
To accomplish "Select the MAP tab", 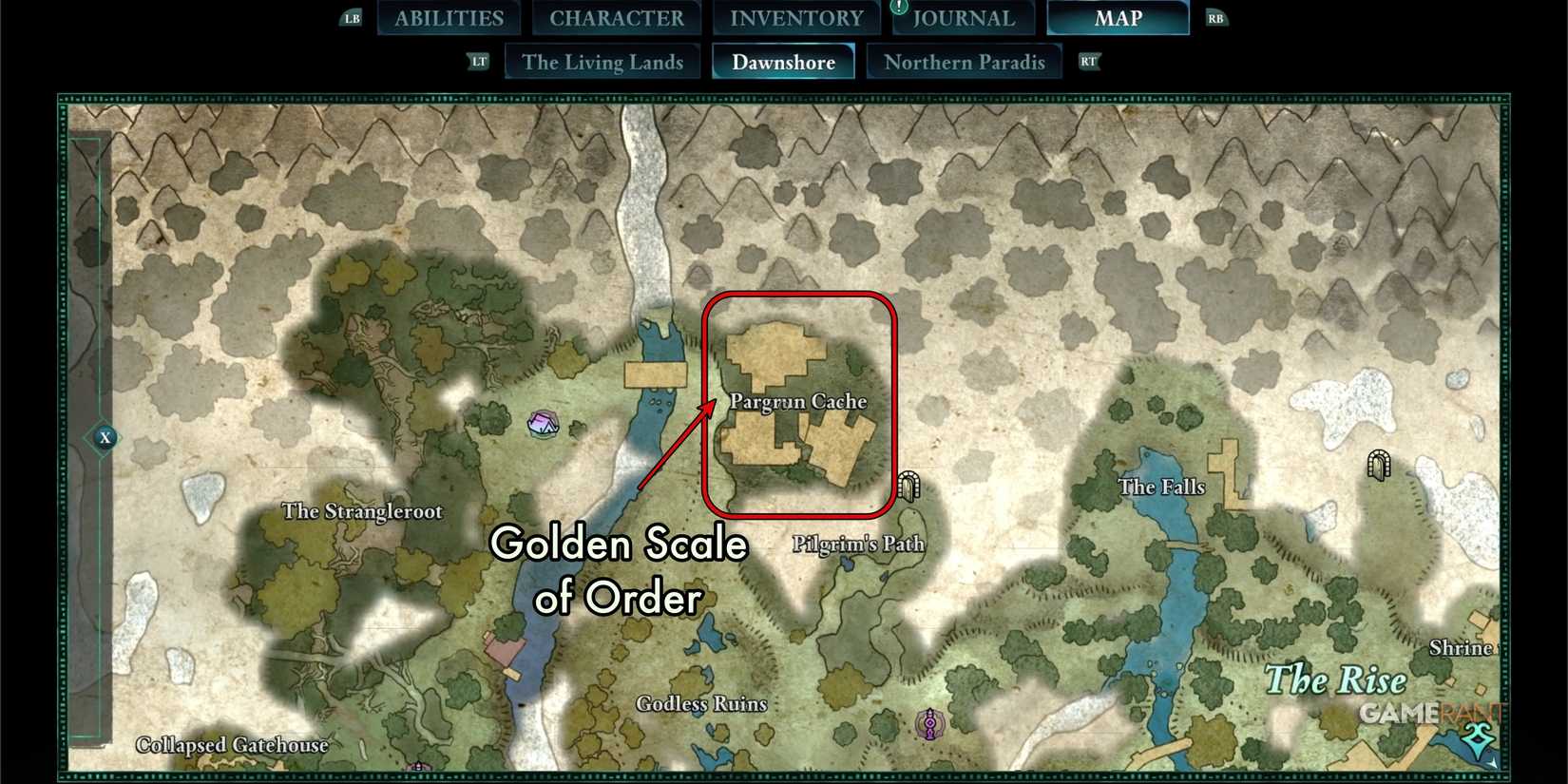I will pos(1118,17).
